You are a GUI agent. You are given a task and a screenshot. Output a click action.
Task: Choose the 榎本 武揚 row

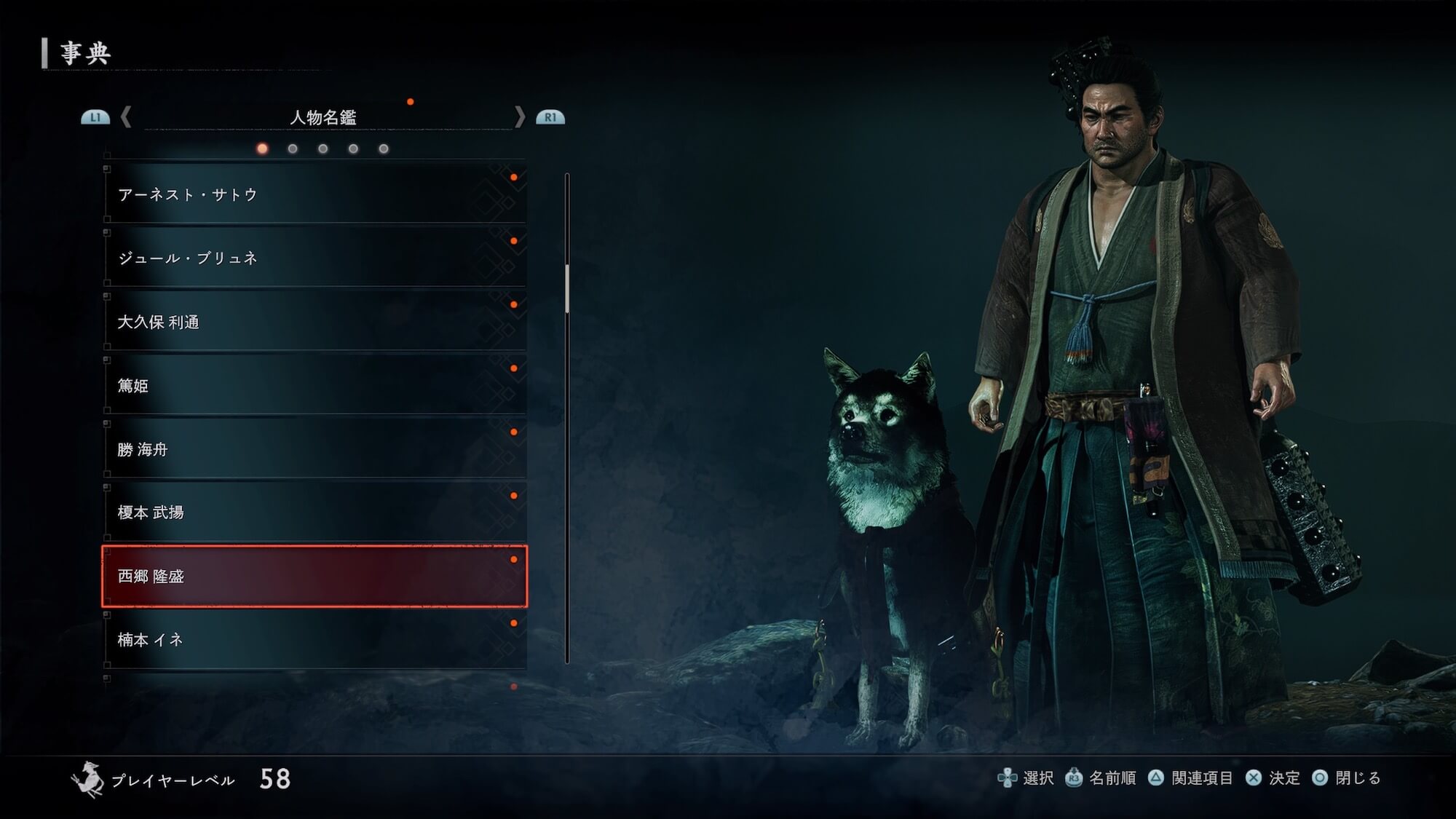(x=314, y=513)
